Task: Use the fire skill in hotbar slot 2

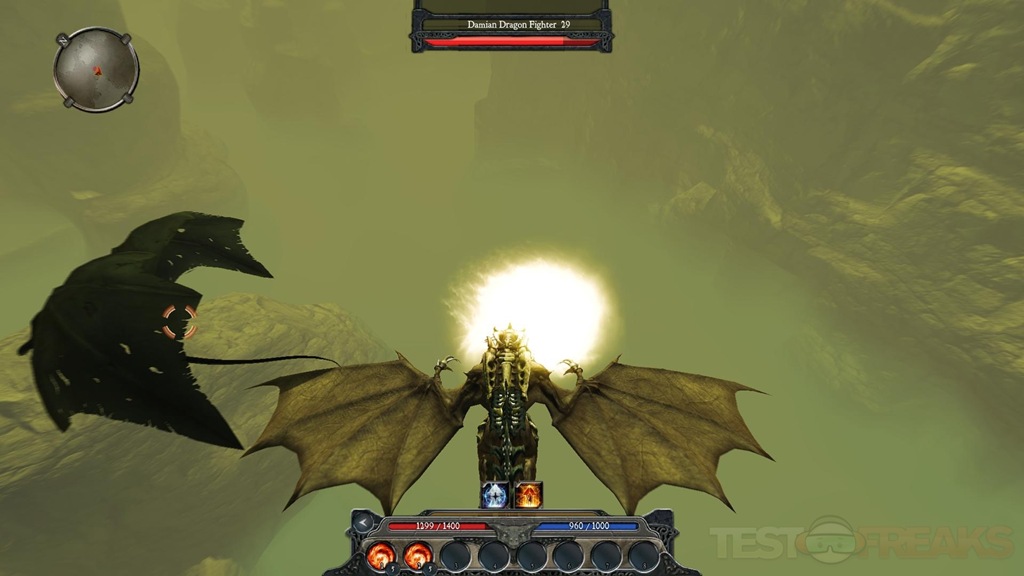Action: click(417, 554)
